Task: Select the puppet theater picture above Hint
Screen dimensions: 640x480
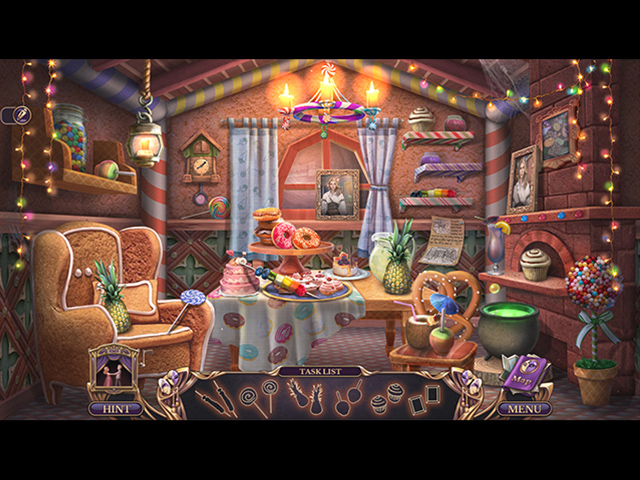Action: pyautogui.click(x=112, y=372)
